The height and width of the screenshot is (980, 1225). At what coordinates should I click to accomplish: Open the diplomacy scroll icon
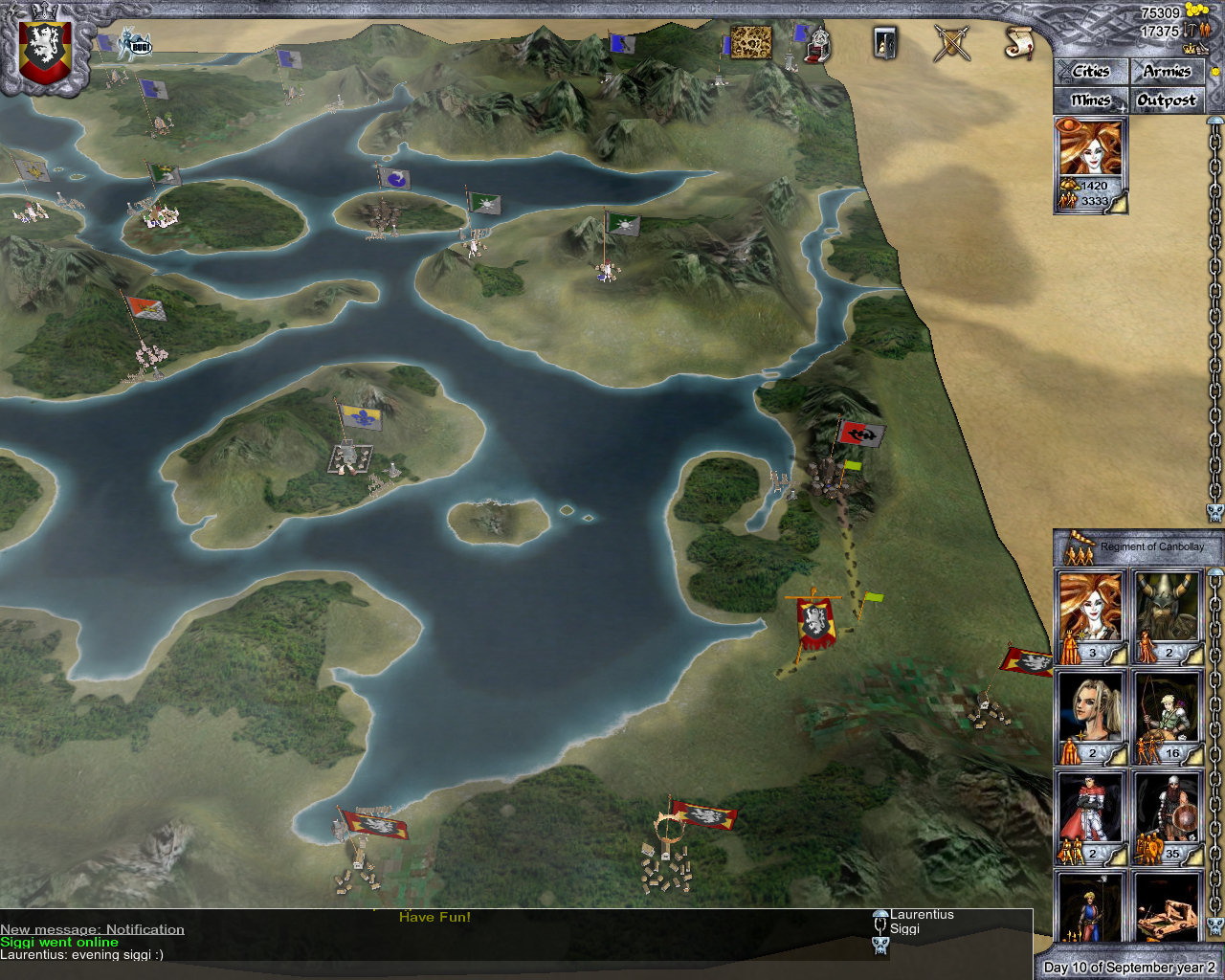[x=1019, y=43]
